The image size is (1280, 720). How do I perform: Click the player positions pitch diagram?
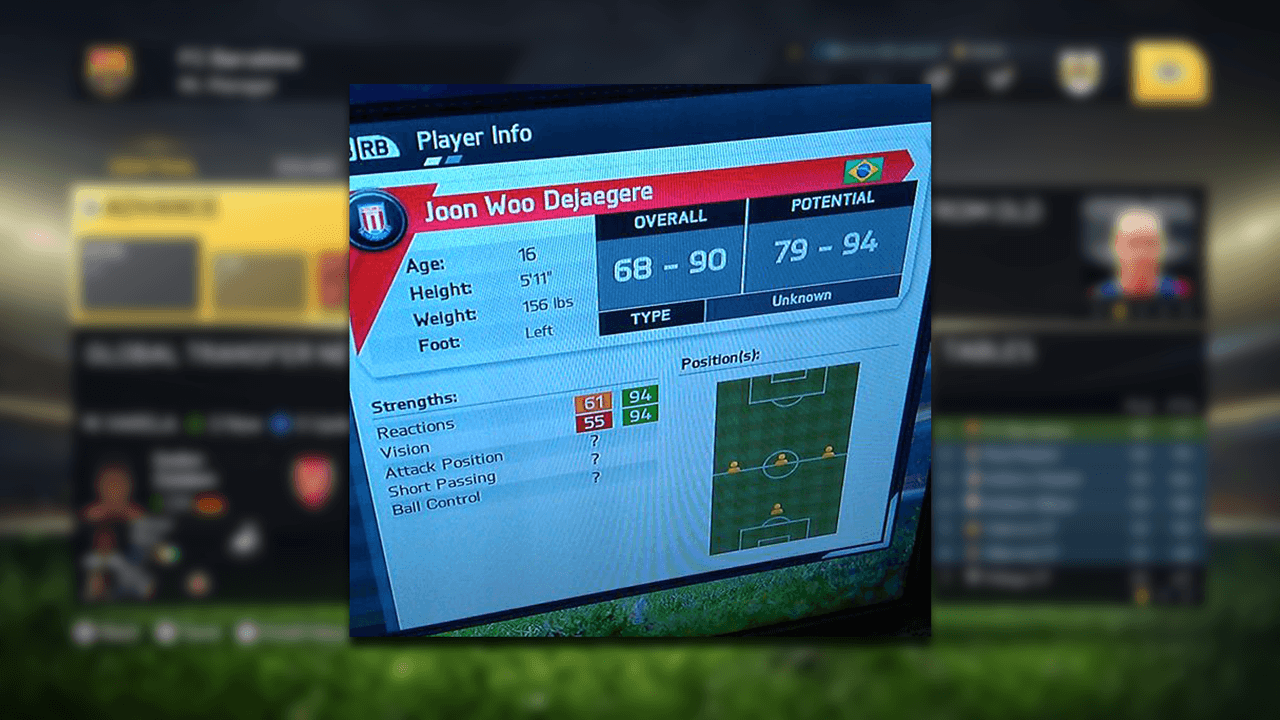click(783, 457)
